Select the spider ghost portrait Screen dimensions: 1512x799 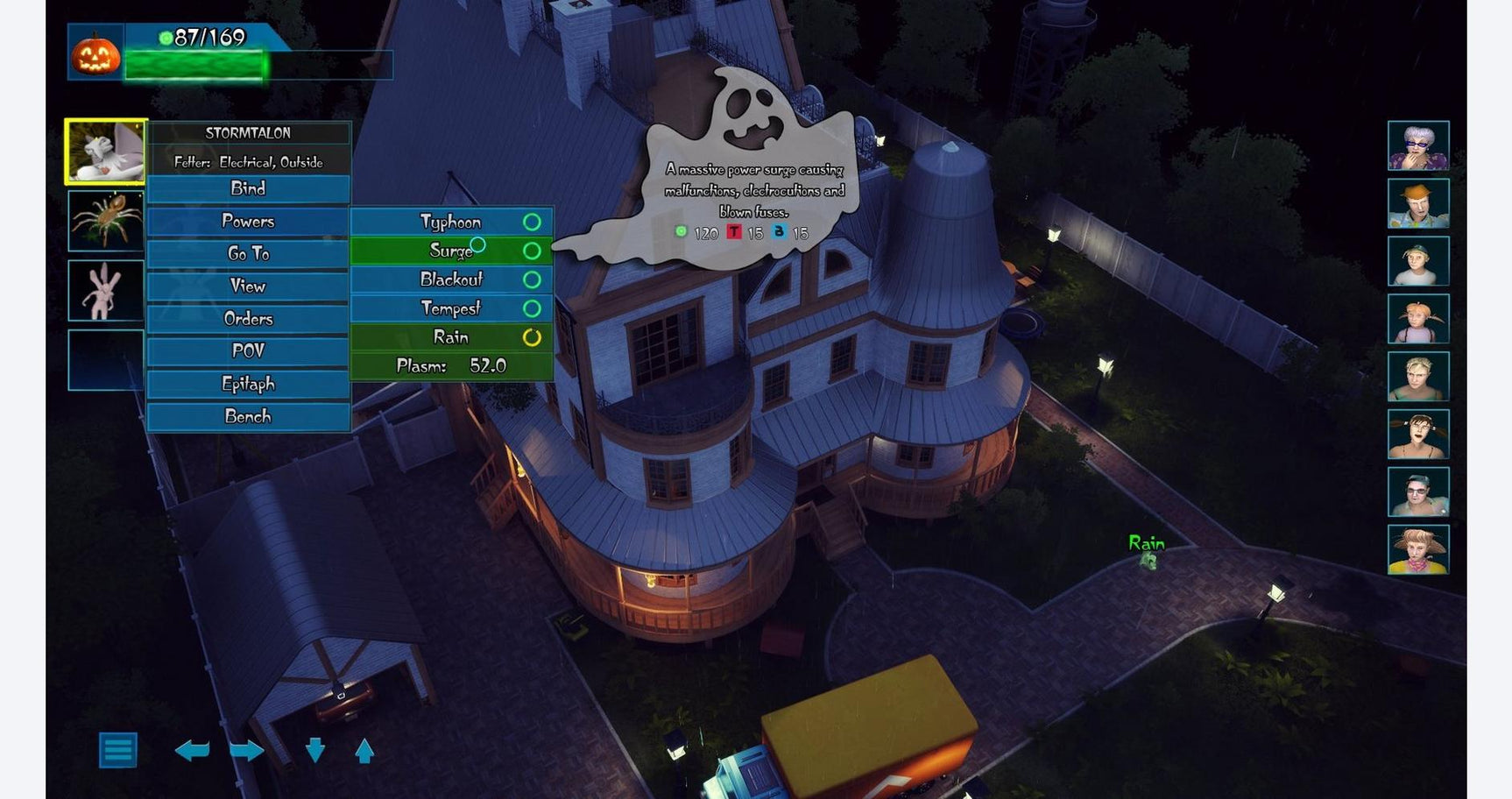click(106, 221)
